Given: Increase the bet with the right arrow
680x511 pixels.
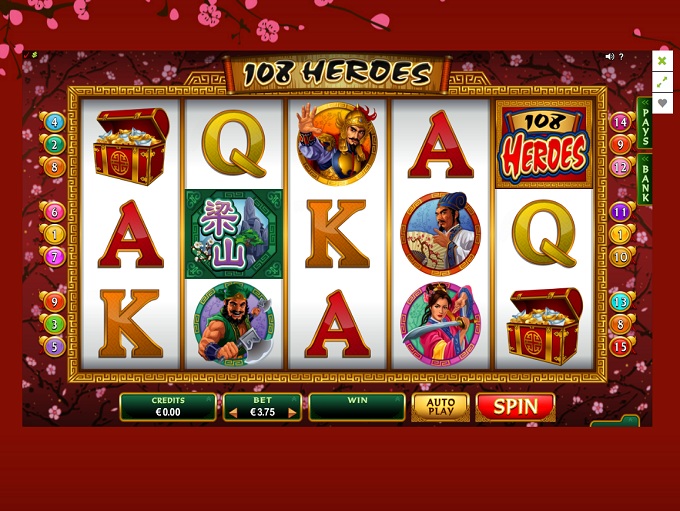Looking at the screenshot, I should tap(292, 412).
